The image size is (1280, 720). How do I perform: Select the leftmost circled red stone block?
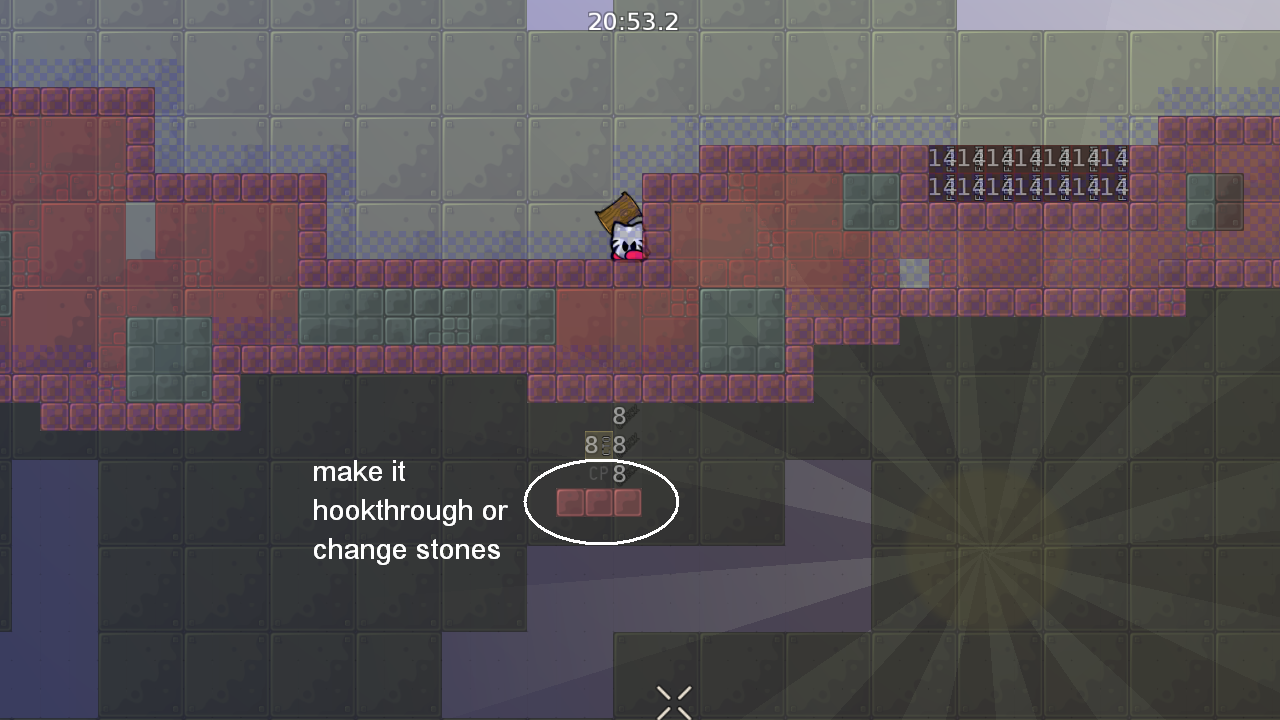[569, 504]
